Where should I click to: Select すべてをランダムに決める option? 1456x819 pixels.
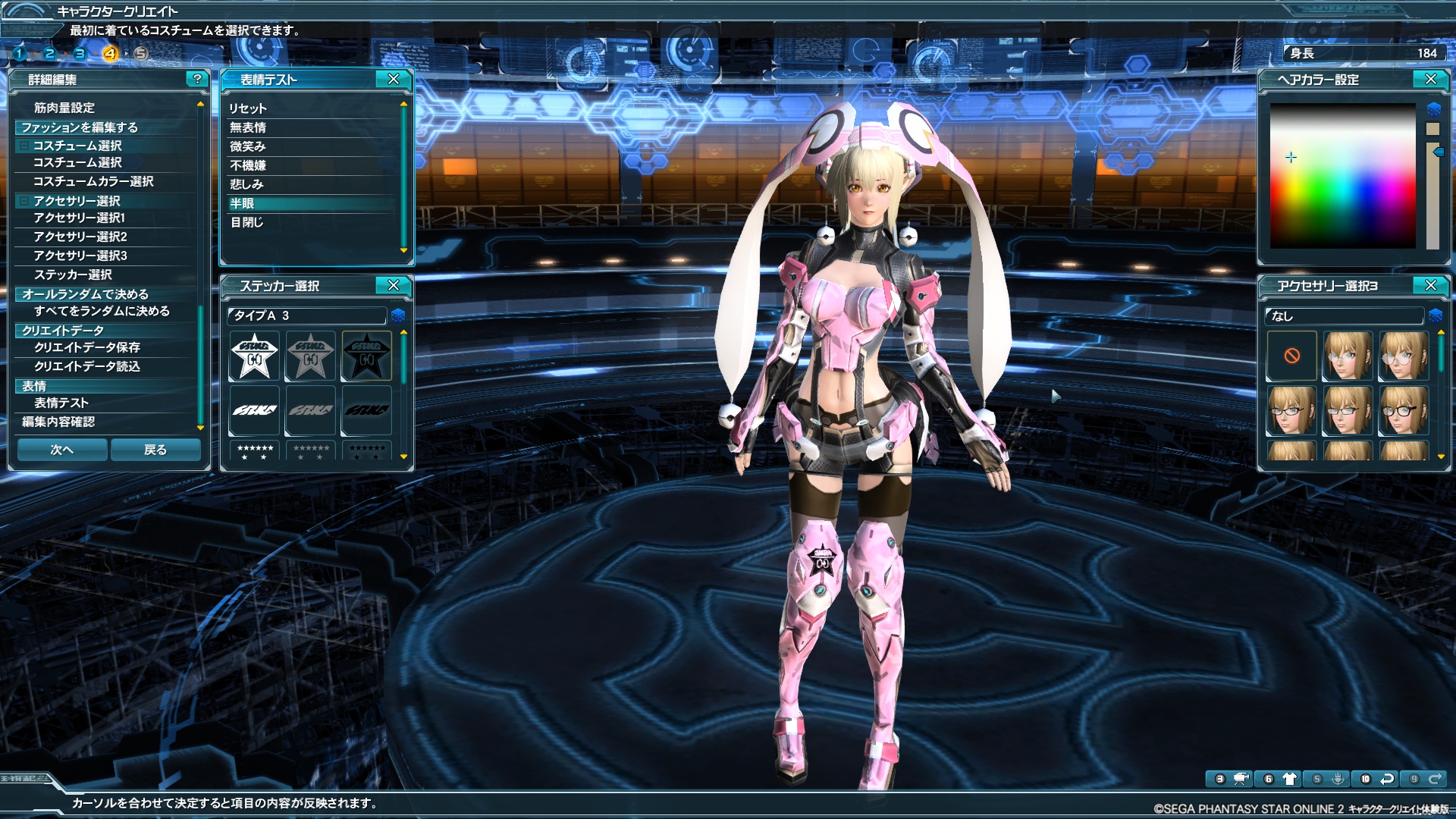[x=102, y=311]
